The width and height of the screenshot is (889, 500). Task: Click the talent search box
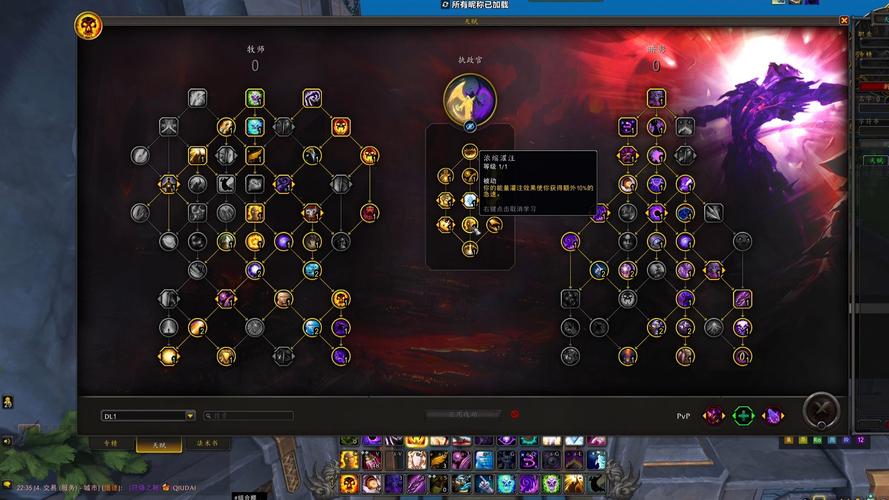[249, 415]
